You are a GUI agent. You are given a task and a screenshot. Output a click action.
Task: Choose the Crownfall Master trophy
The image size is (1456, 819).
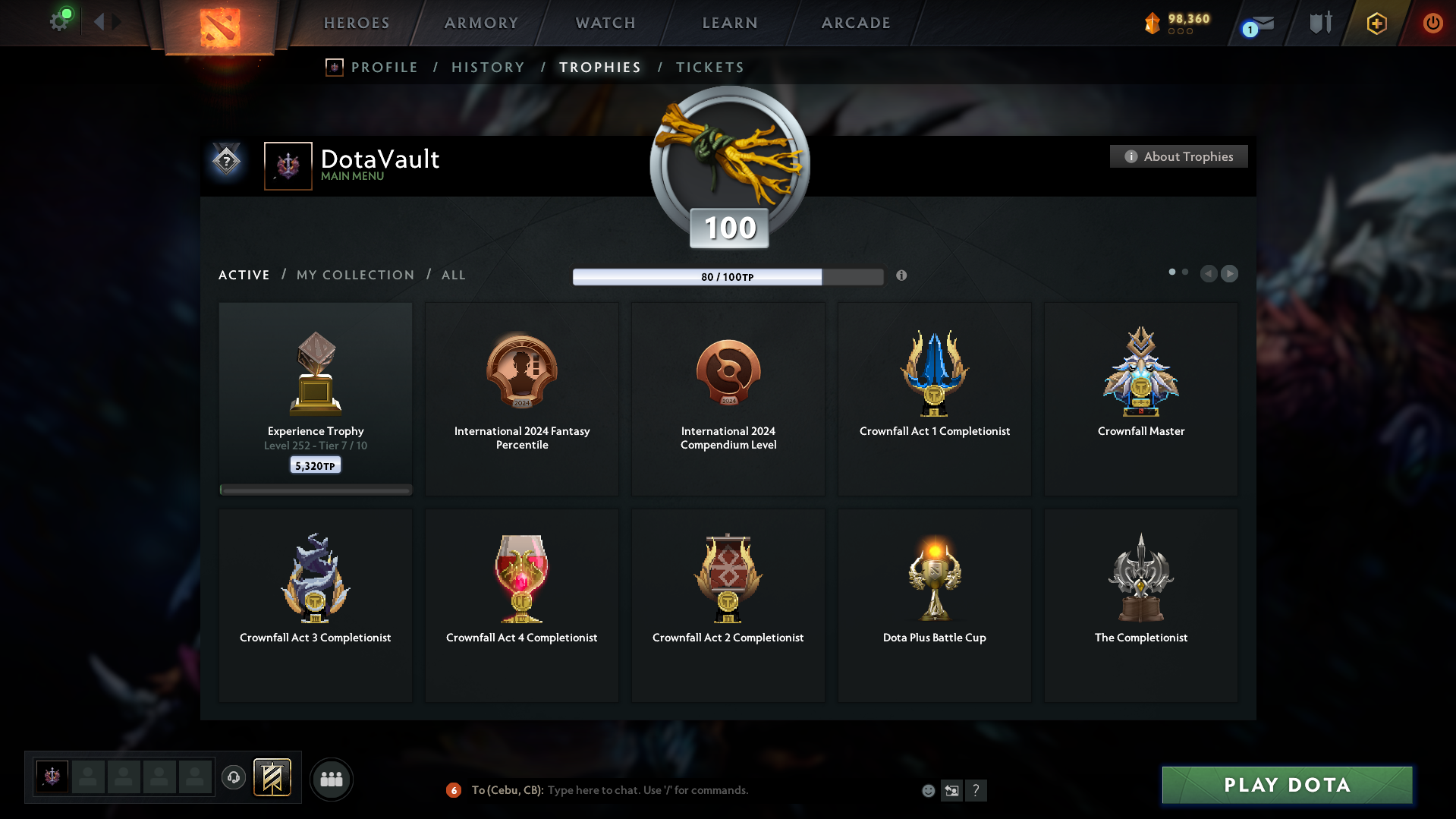tap(1140, 398)
